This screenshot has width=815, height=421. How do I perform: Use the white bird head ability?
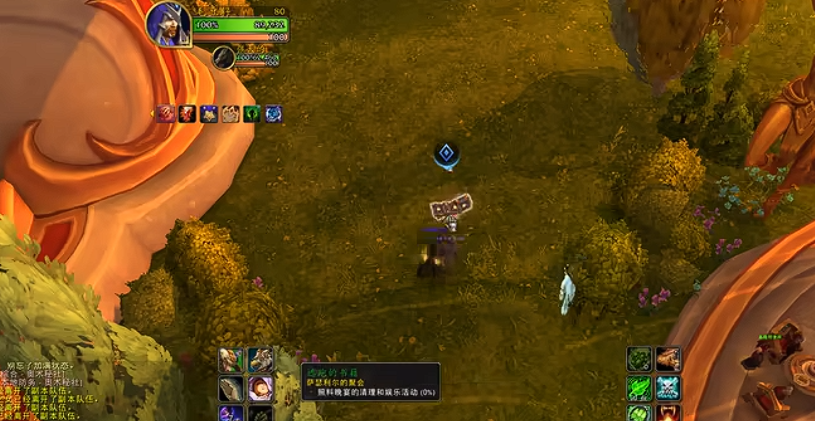(261, 360)
